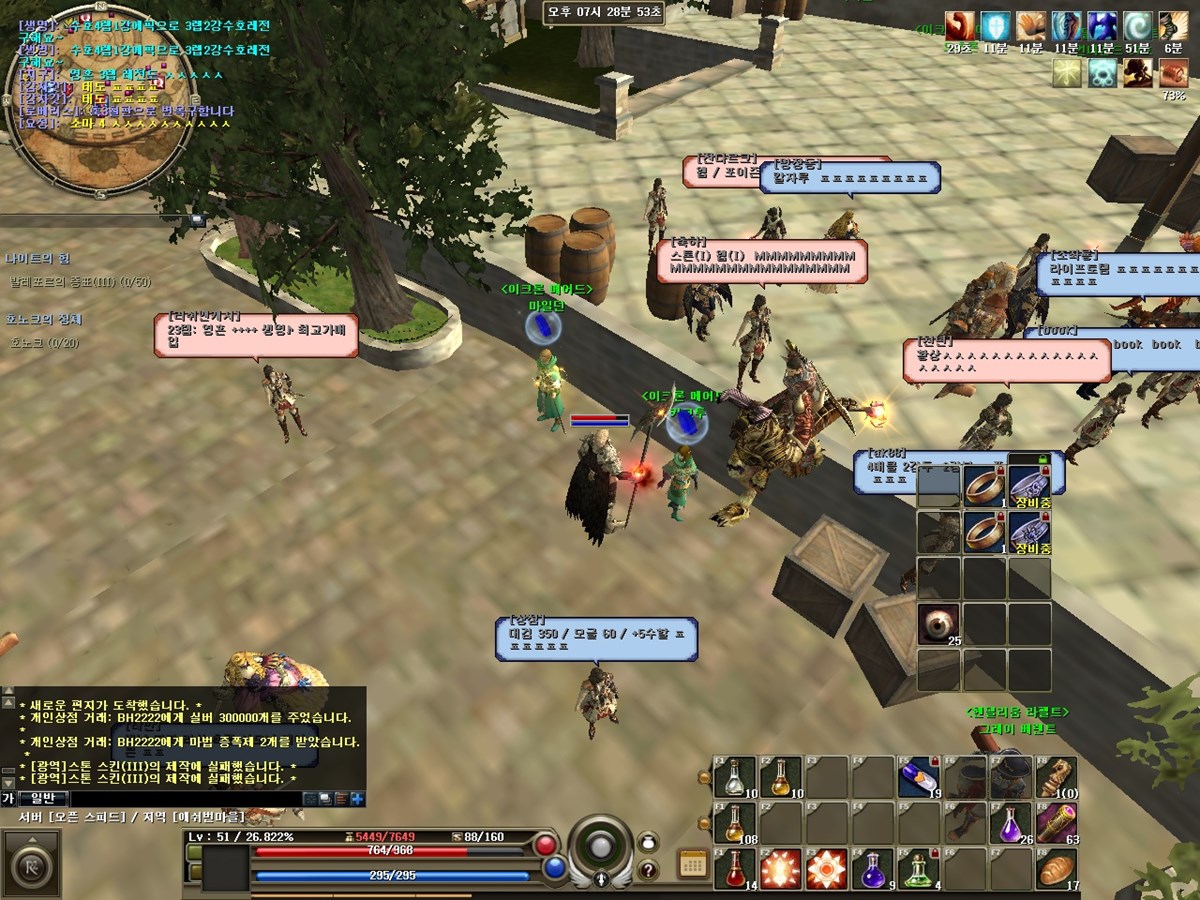Use the white potion in the top hotbar row
The height and width of the screenshot is (900, 1200).
tap(734, 776)
